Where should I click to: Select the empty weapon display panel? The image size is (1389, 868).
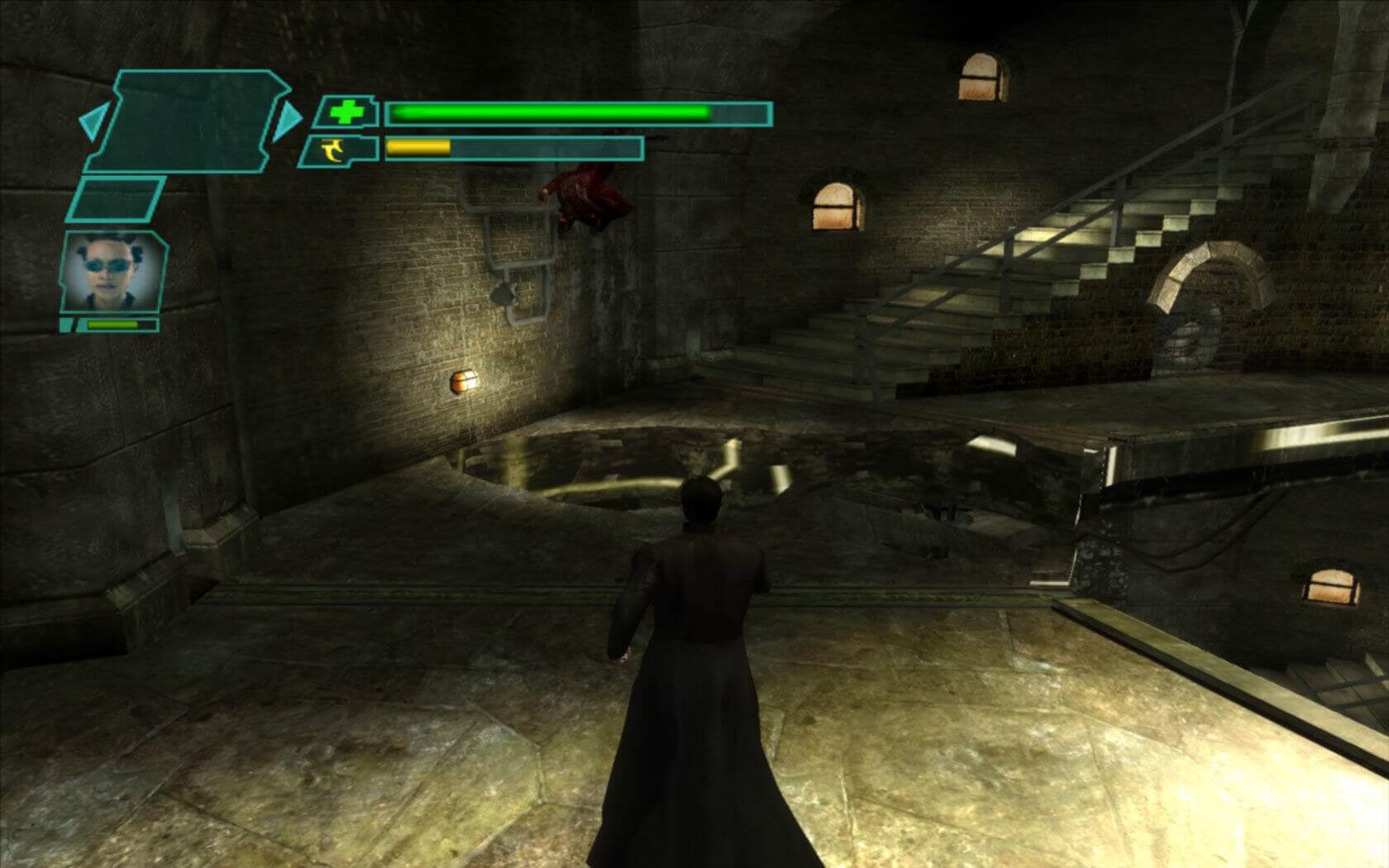click(190, 121)
